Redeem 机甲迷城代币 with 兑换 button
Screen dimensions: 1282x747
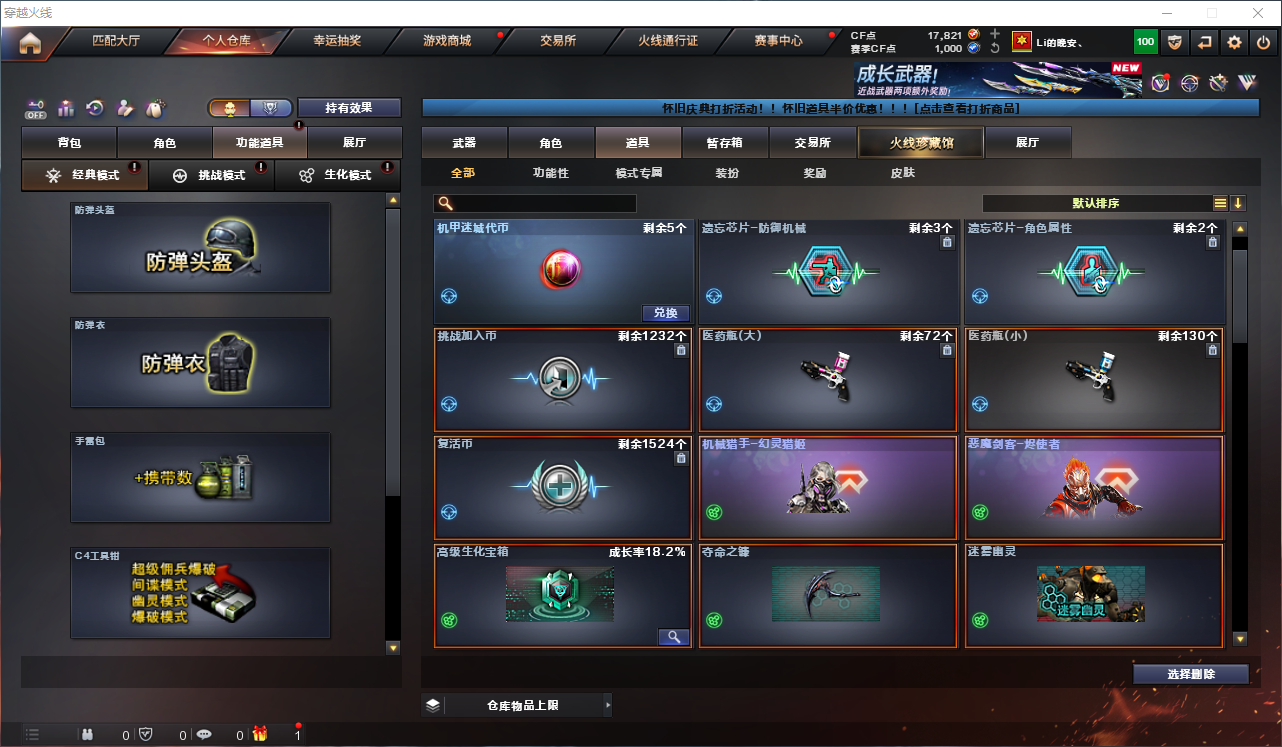(665, 313)
